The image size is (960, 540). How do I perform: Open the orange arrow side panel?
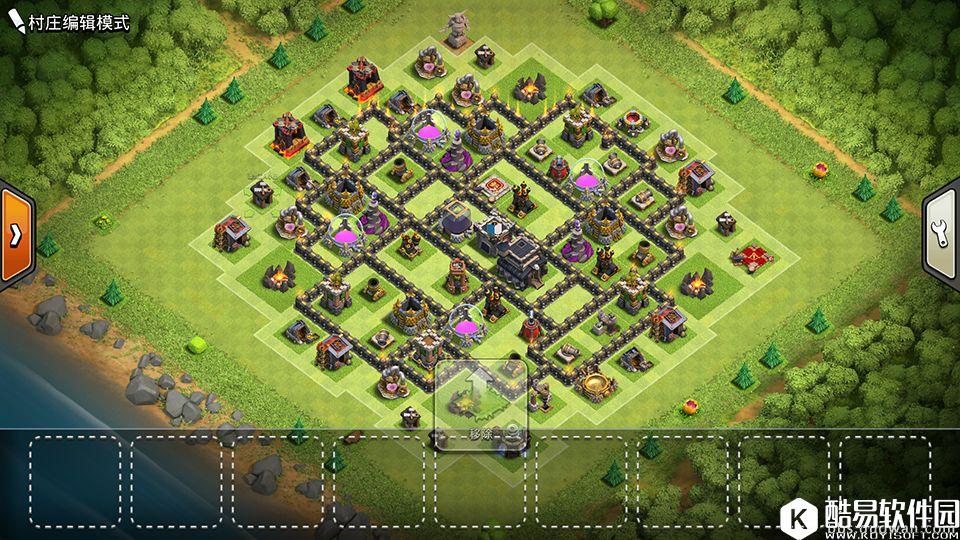tap(16, 235)
